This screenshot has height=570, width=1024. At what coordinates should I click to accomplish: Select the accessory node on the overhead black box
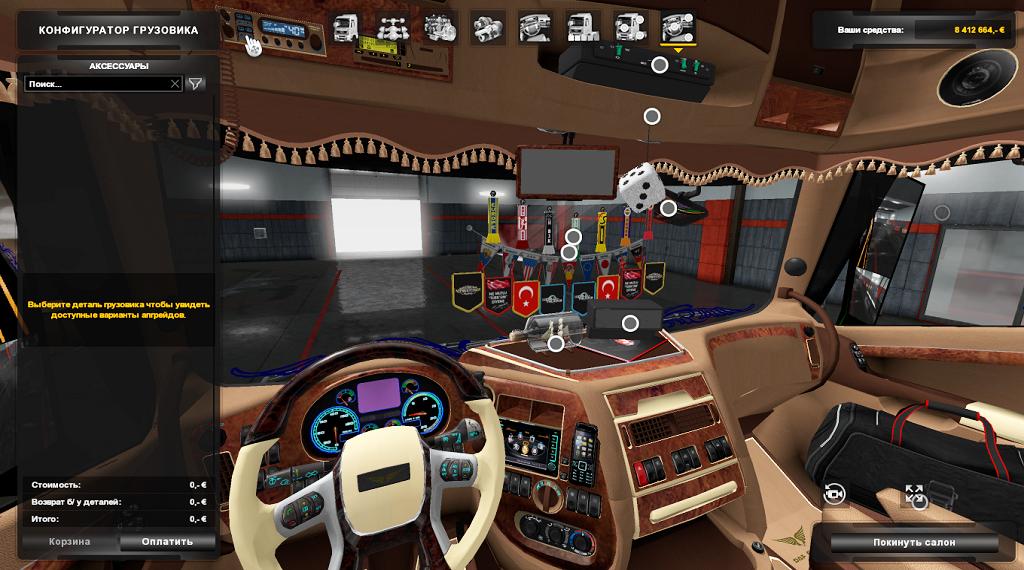pyautogui.click(x=660, y=65)
